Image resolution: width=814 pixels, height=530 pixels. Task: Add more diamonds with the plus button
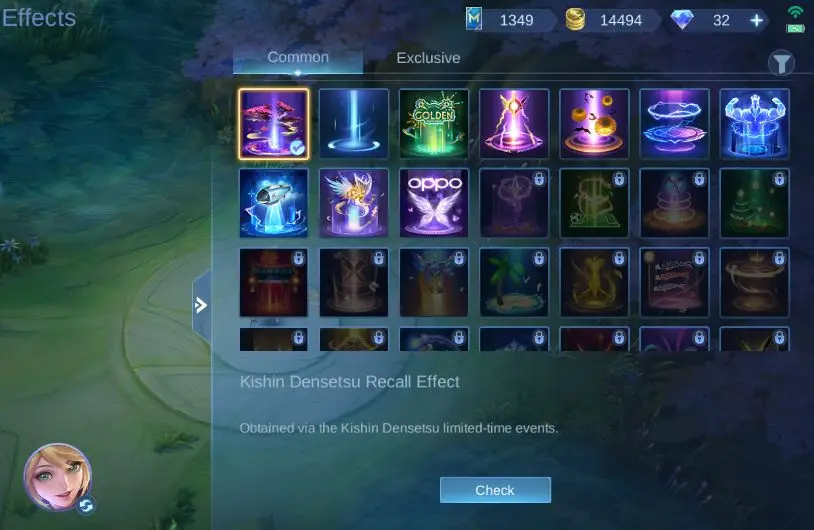(x=757, y=20)
